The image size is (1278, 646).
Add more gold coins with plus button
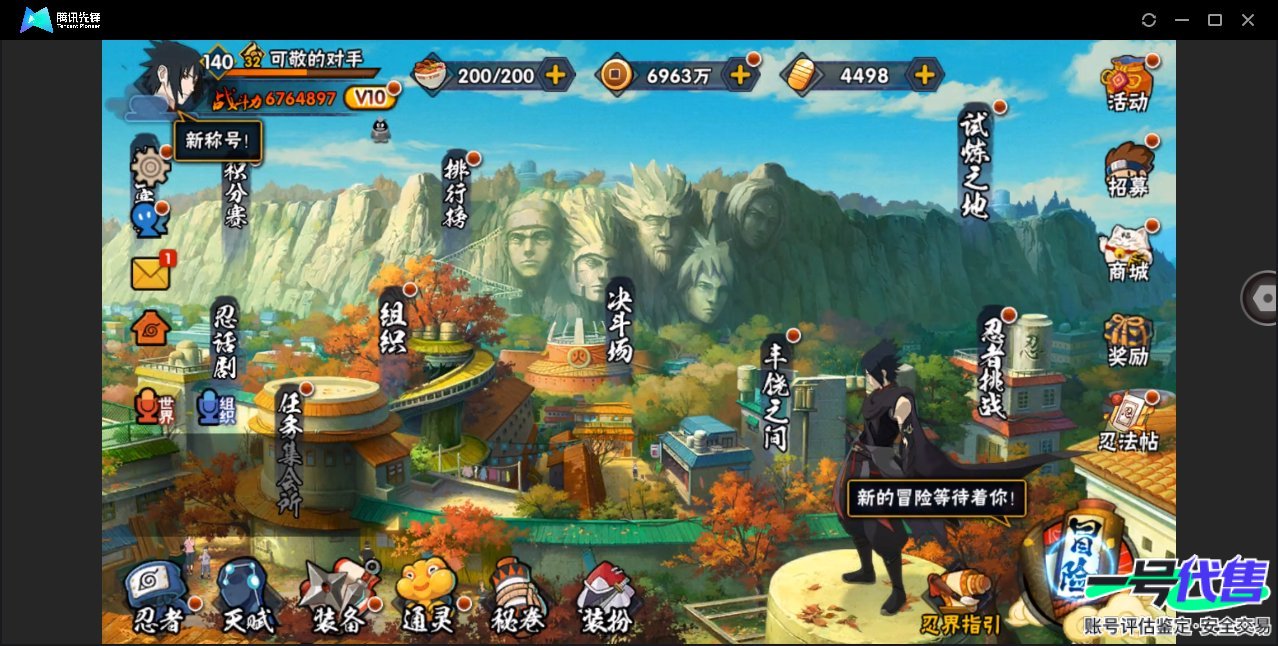pyautogui.click(x=740, y=74)
